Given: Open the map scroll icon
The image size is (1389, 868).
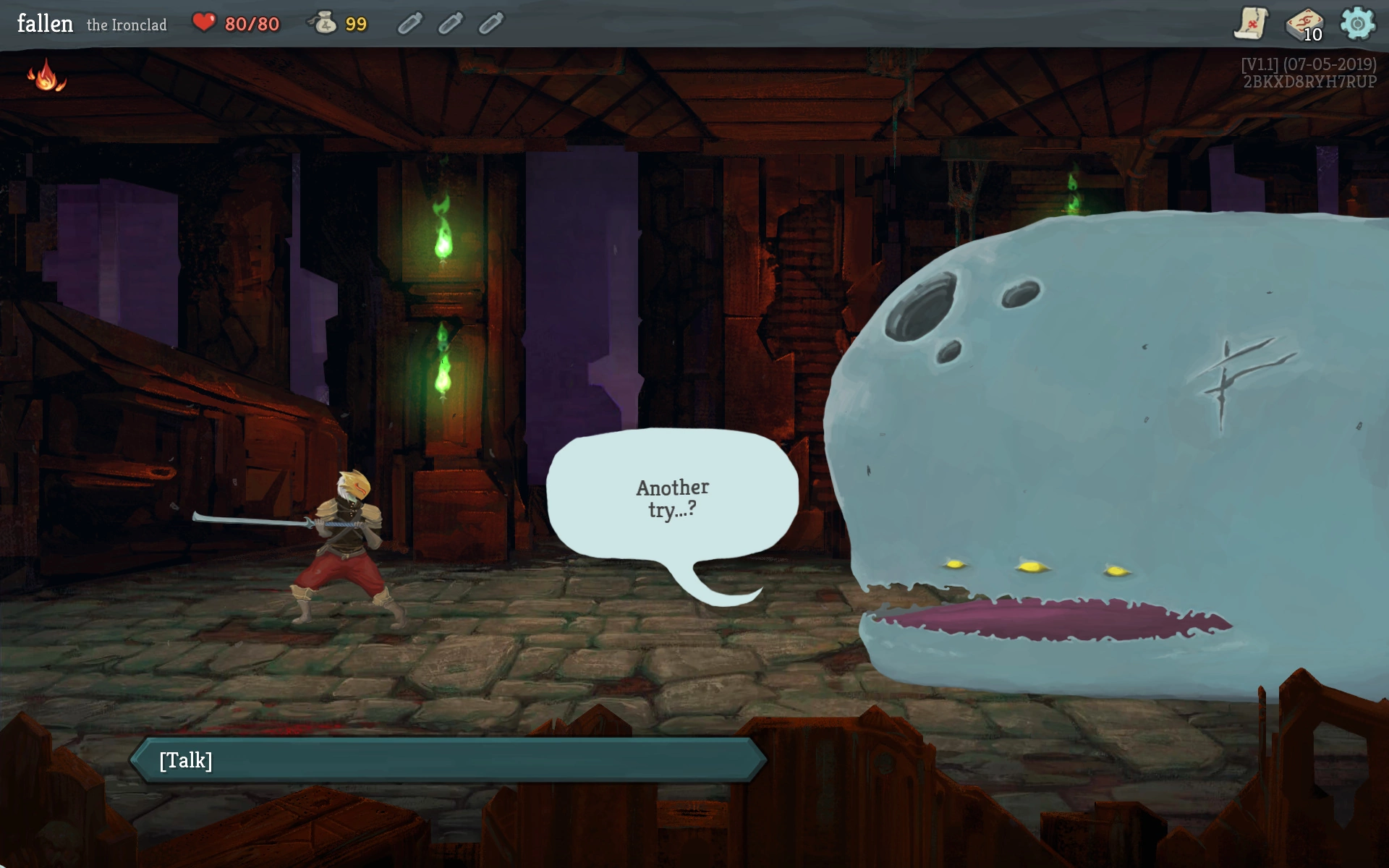Looking at the screenshot, I should click(1250, 23).
